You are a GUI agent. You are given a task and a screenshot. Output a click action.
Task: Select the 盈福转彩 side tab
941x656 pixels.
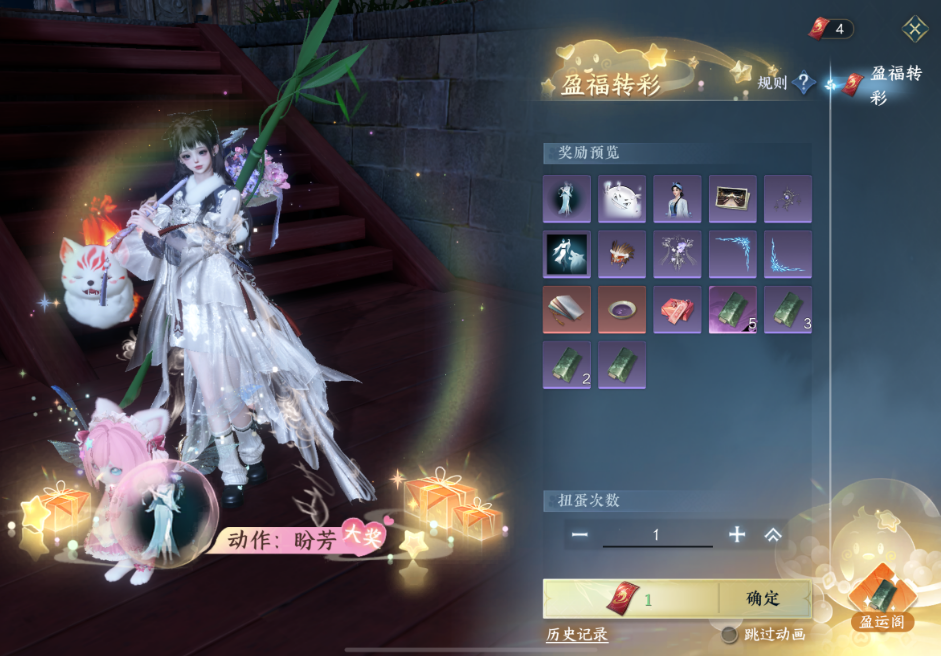(x=878, y=85)
